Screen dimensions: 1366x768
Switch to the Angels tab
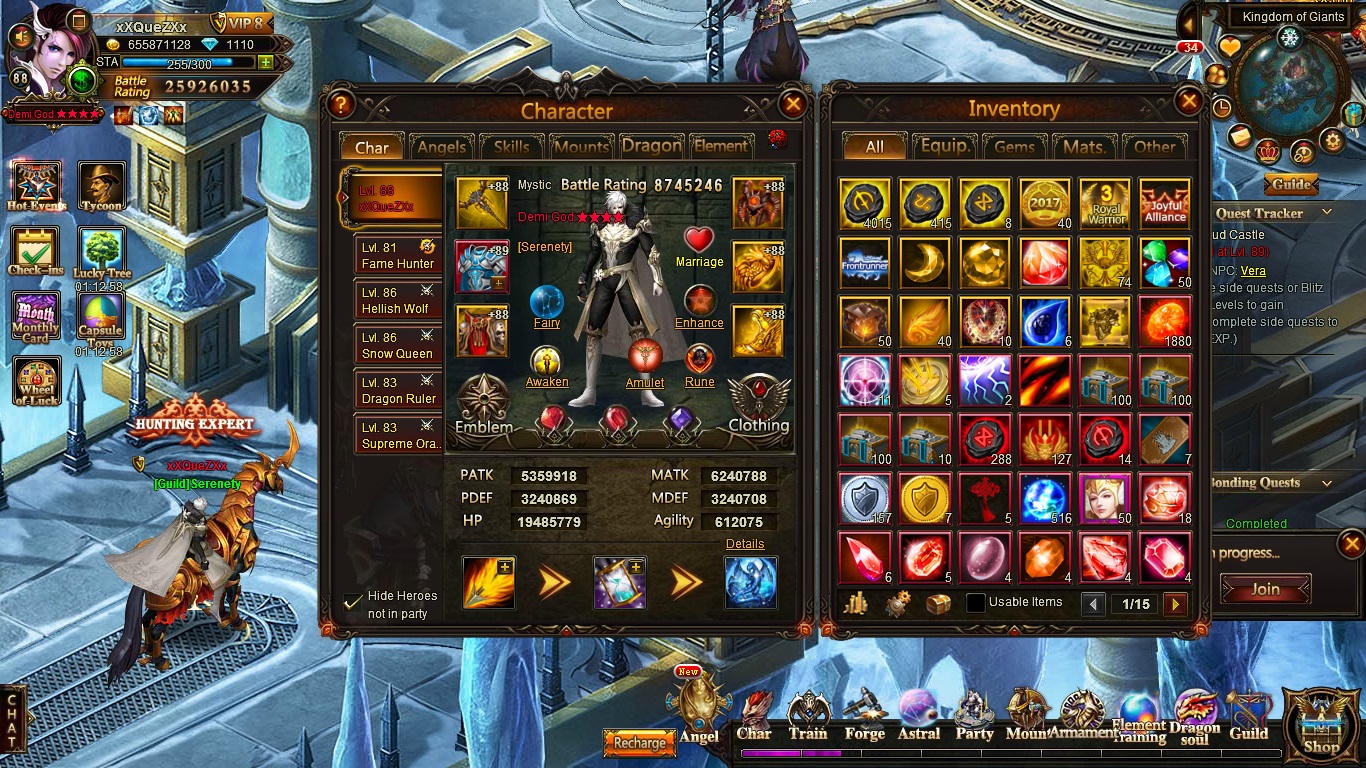441,147
